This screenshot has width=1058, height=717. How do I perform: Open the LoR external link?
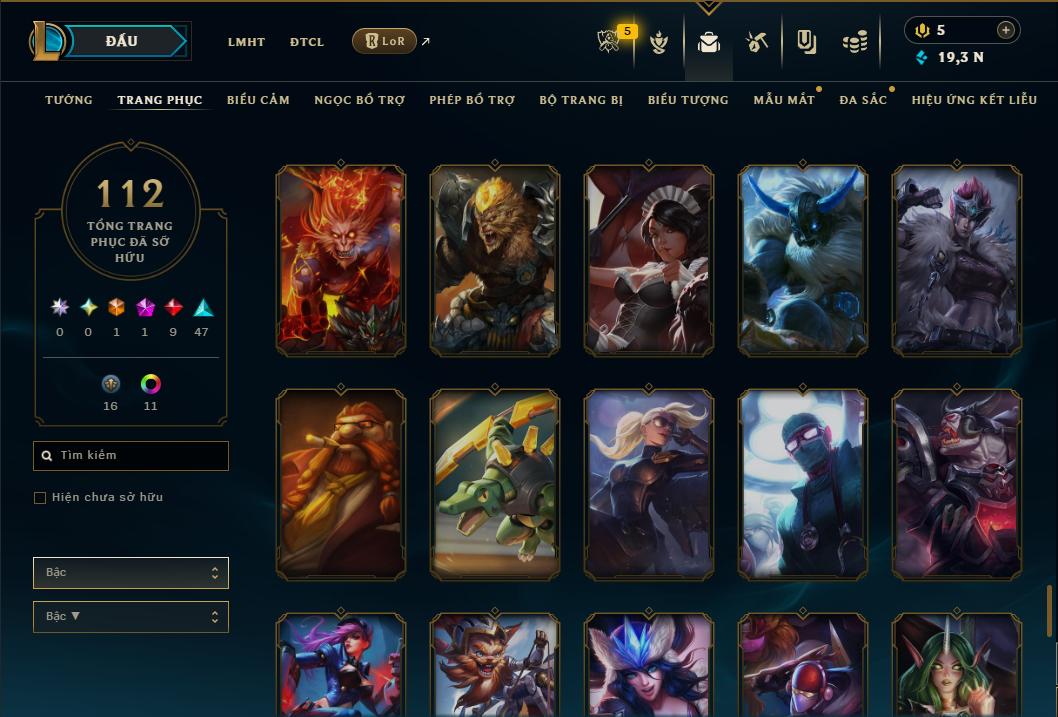(385, 41)
